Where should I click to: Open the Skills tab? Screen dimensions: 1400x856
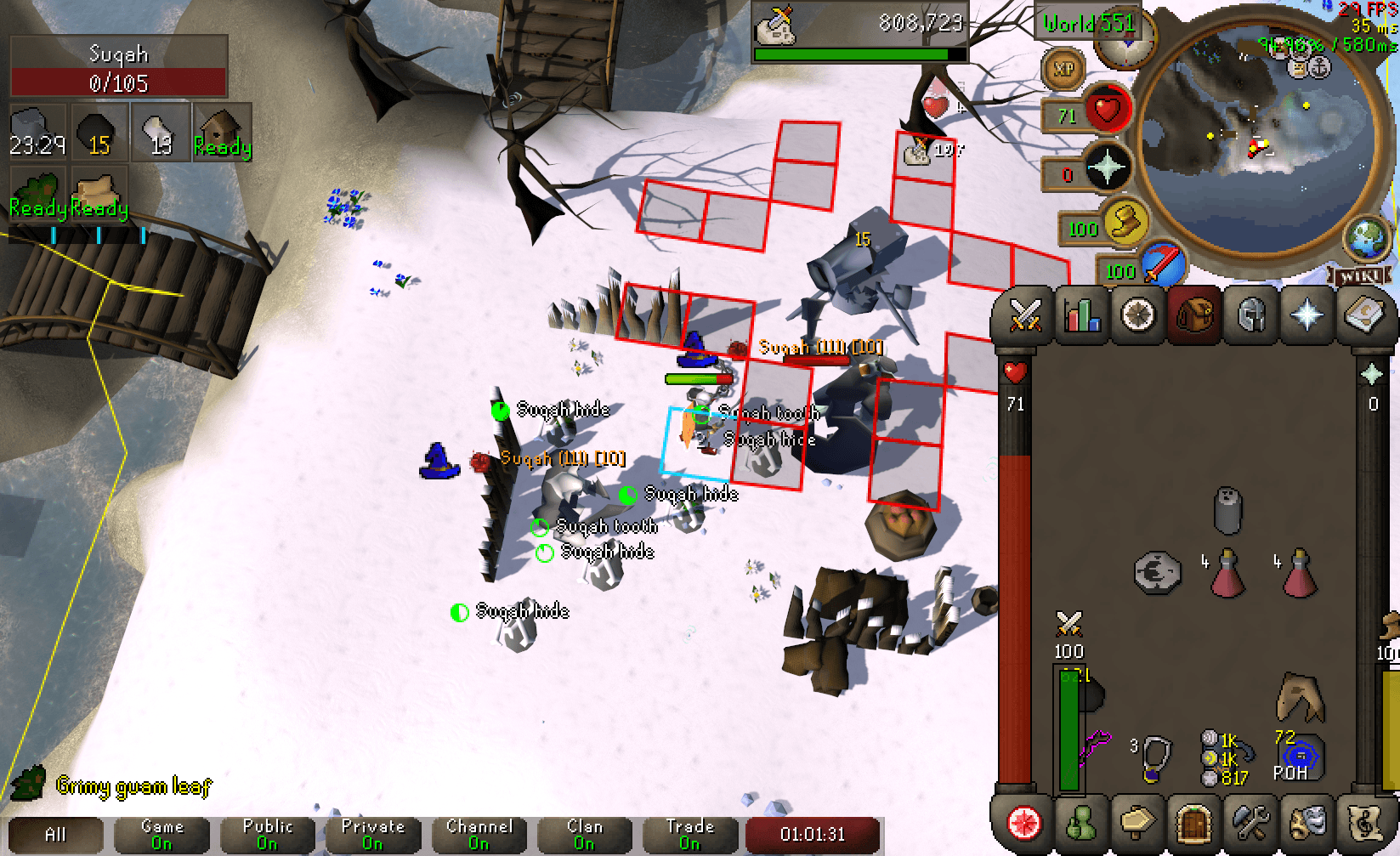coord(1080,315)
